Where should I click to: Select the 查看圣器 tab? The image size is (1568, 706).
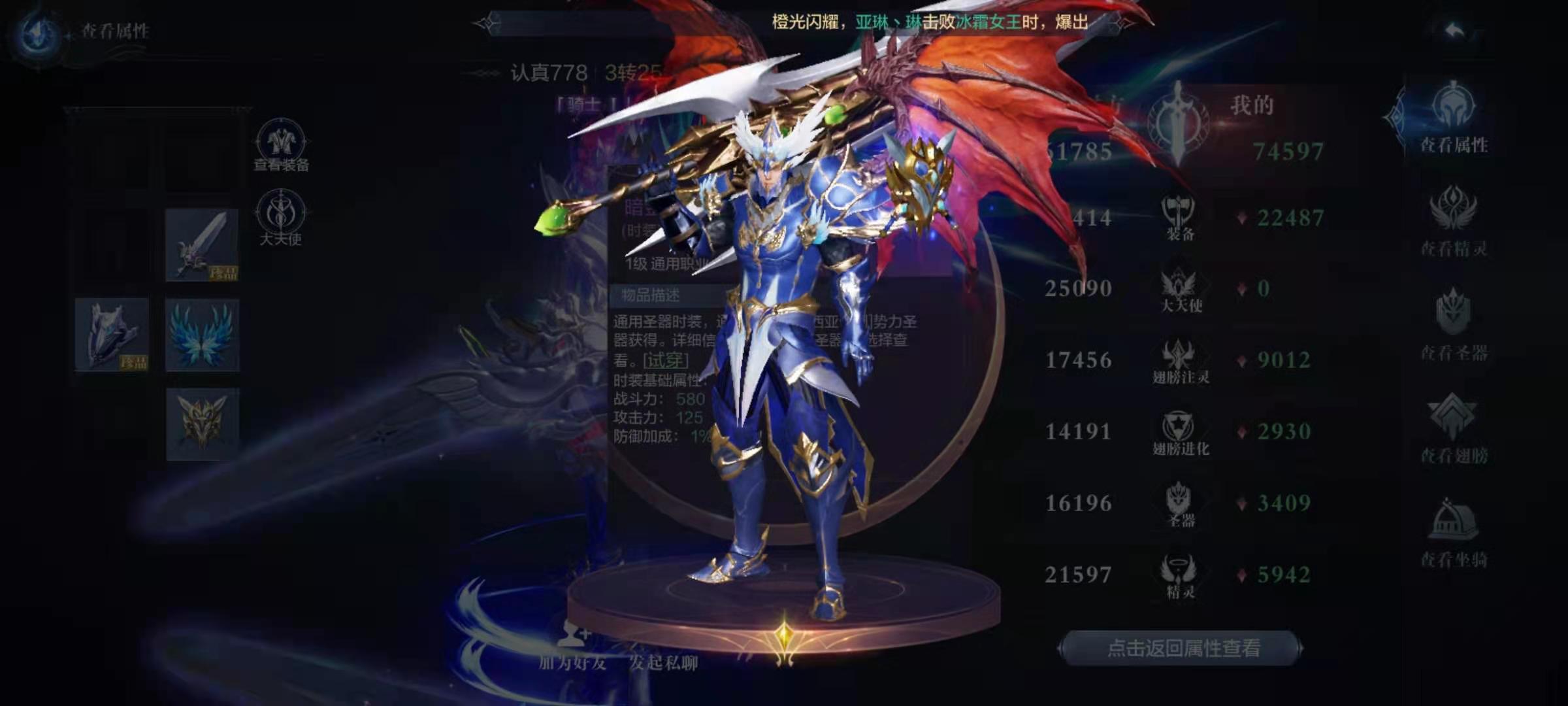point(1454,325)
